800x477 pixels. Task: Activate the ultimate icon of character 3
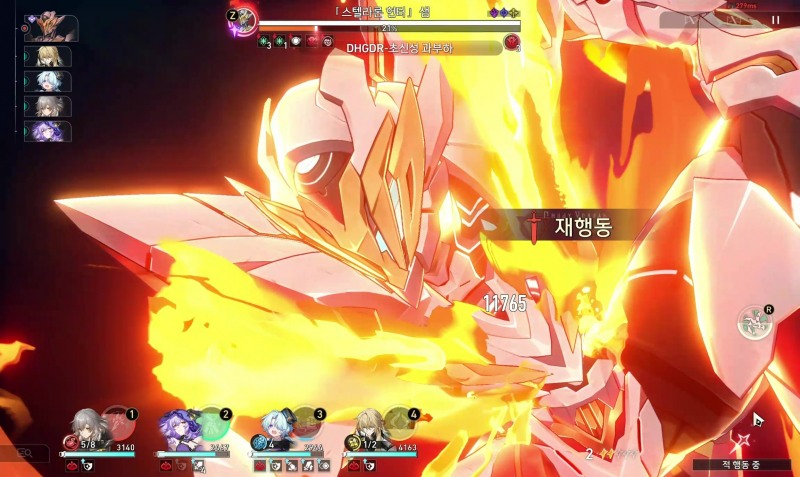305,422
